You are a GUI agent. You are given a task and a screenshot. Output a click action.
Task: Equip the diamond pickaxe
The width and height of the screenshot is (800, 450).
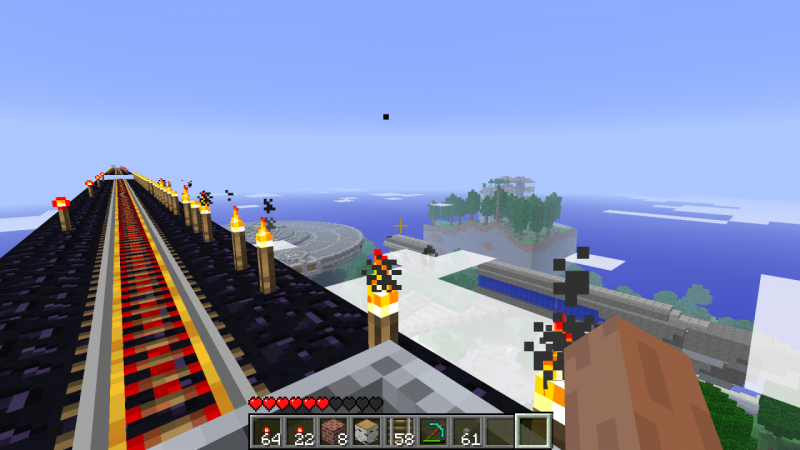coord(433,432)
